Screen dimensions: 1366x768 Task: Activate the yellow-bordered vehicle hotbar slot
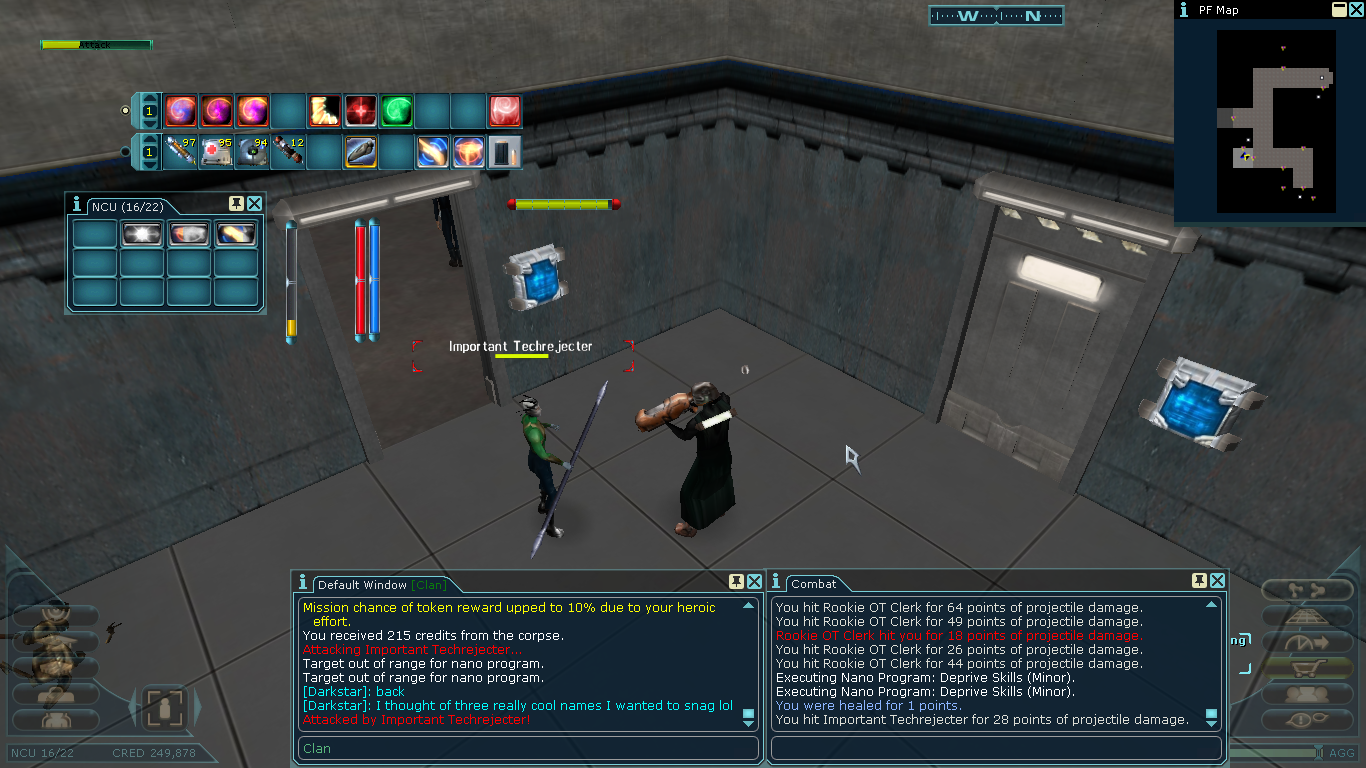(361, 152)
